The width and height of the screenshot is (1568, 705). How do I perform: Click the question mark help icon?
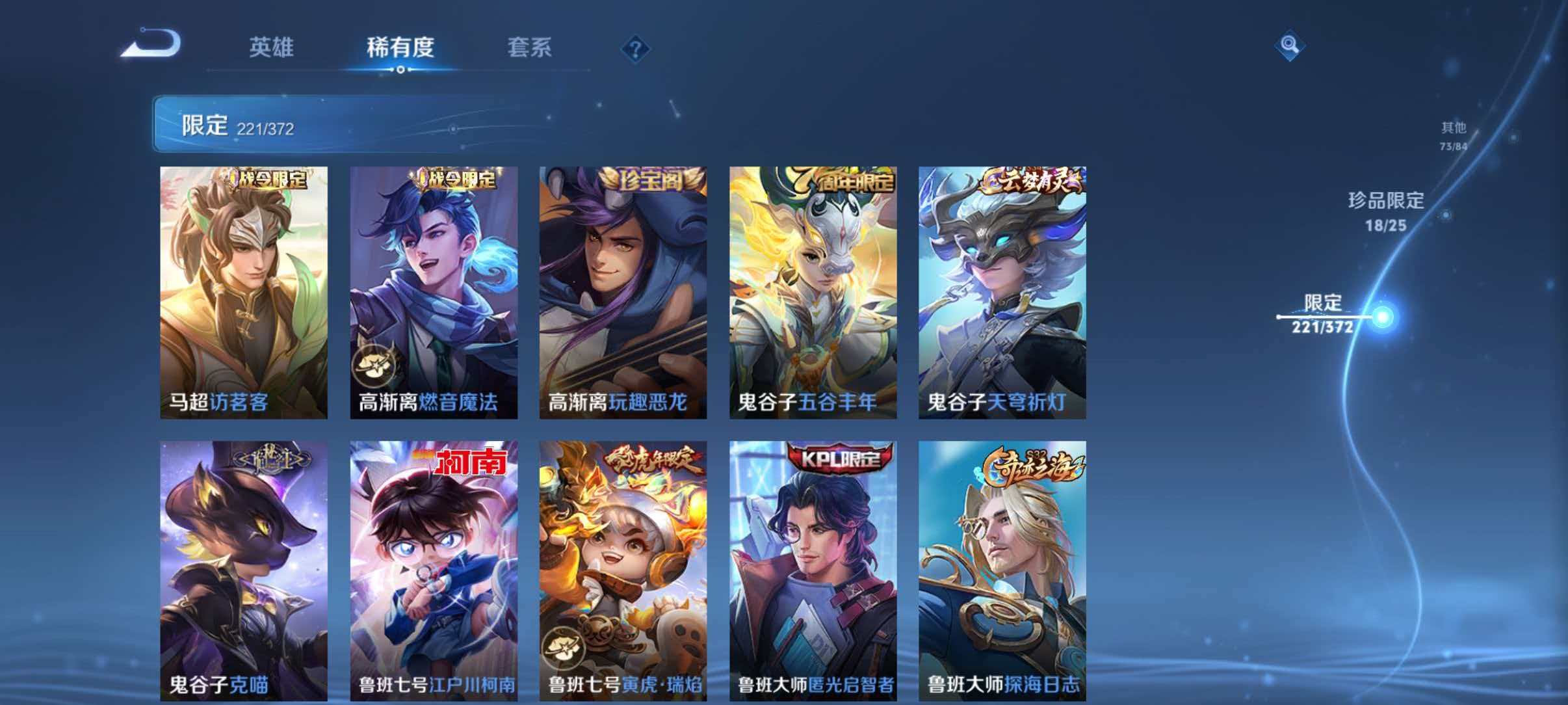pyautogui.click(x=635, y=48)
